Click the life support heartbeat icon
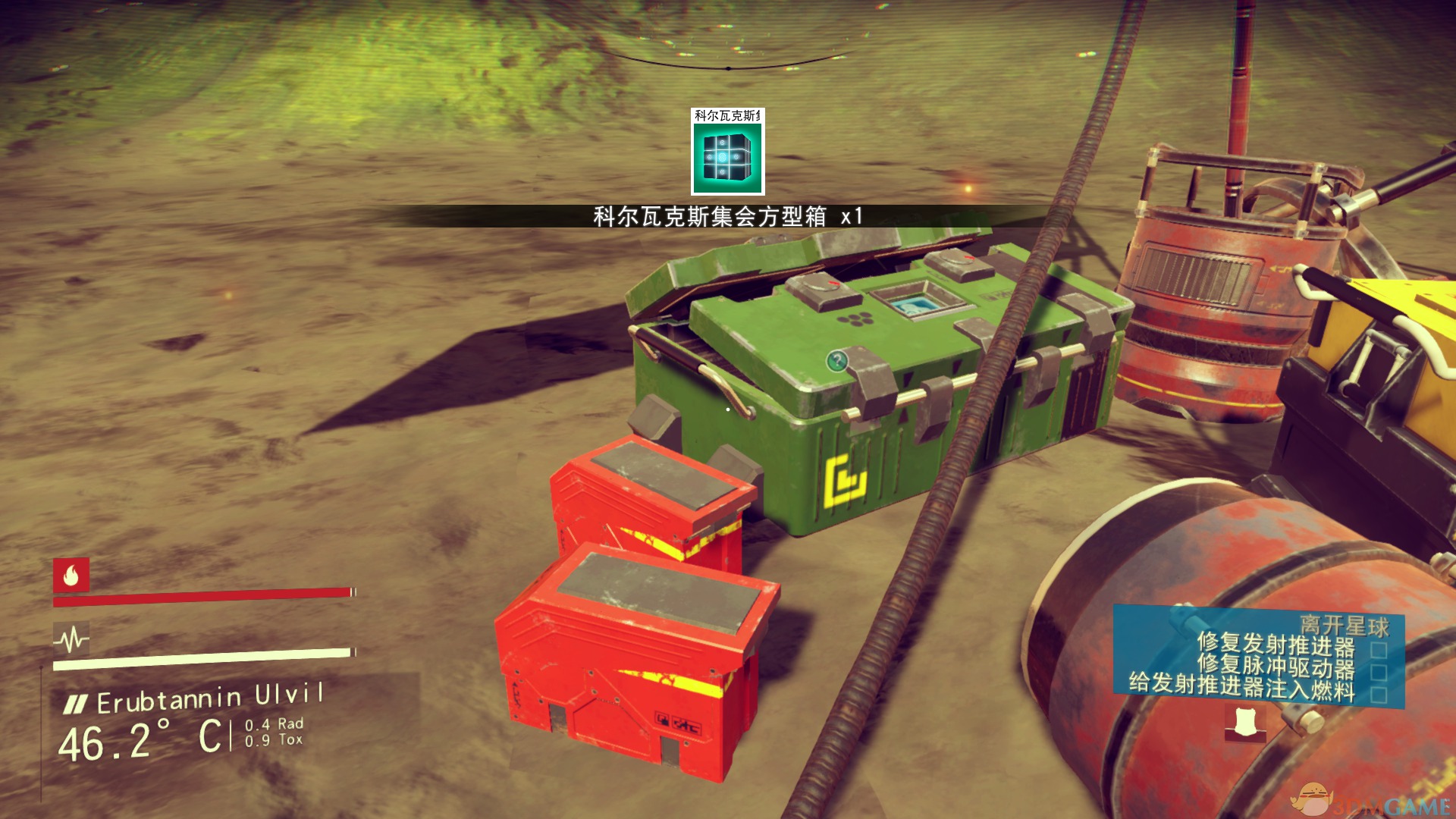The image size is (1456, 819). 71,640
